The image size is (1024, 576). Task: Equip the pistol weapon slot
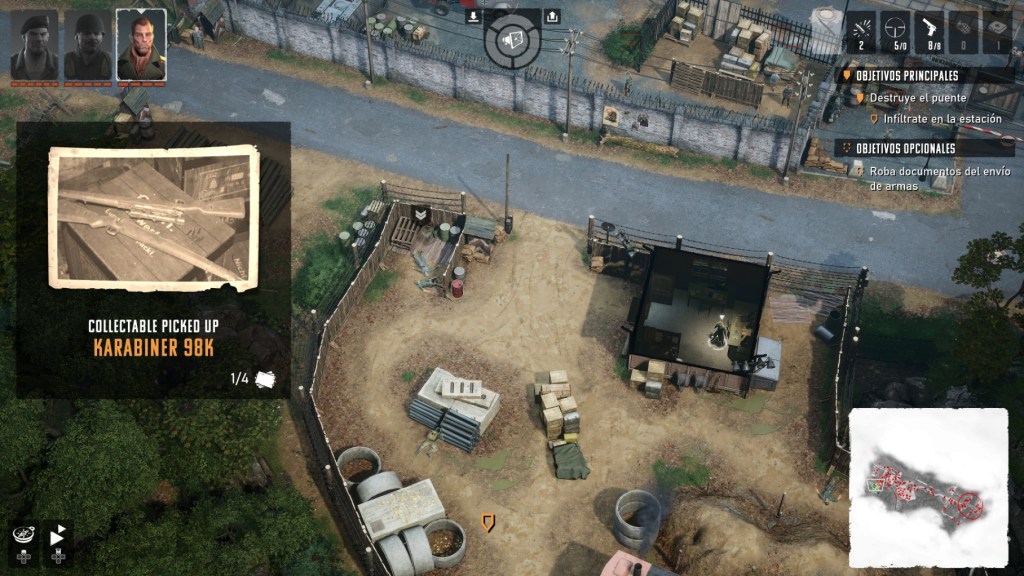point(929,30)
